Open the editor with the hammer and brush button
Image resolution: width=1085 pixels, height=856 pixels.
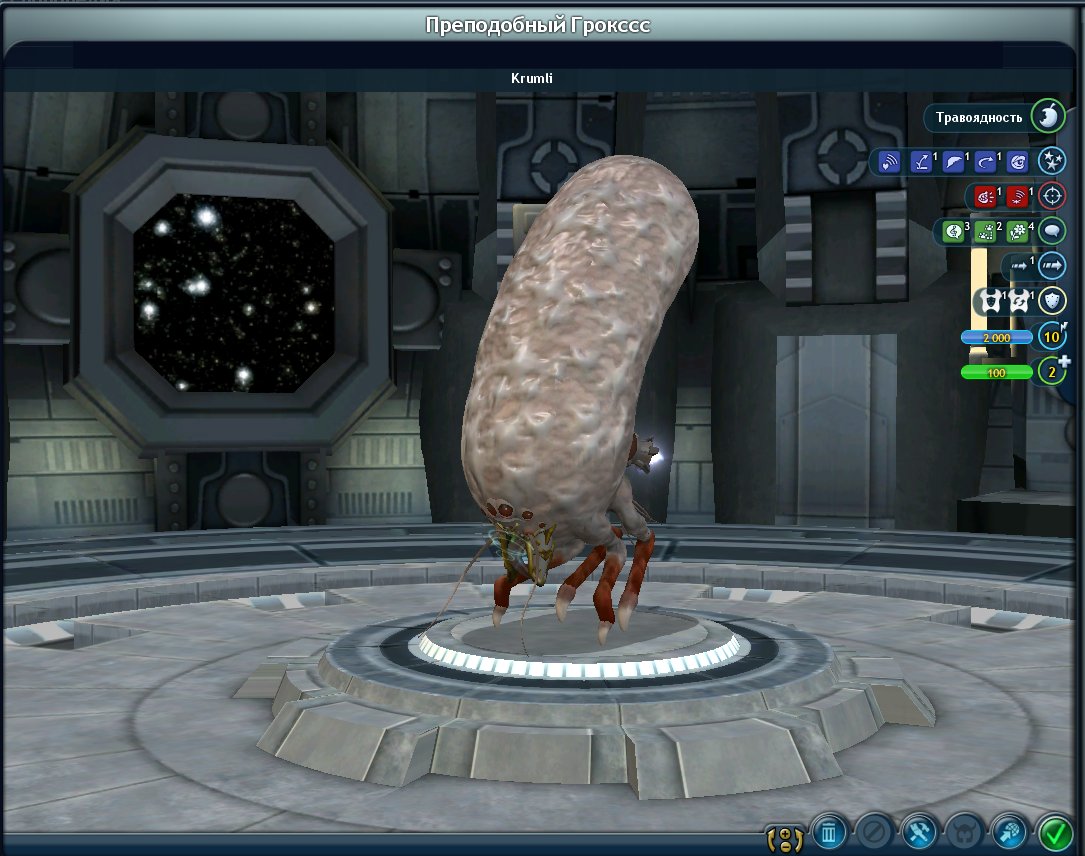918,831
